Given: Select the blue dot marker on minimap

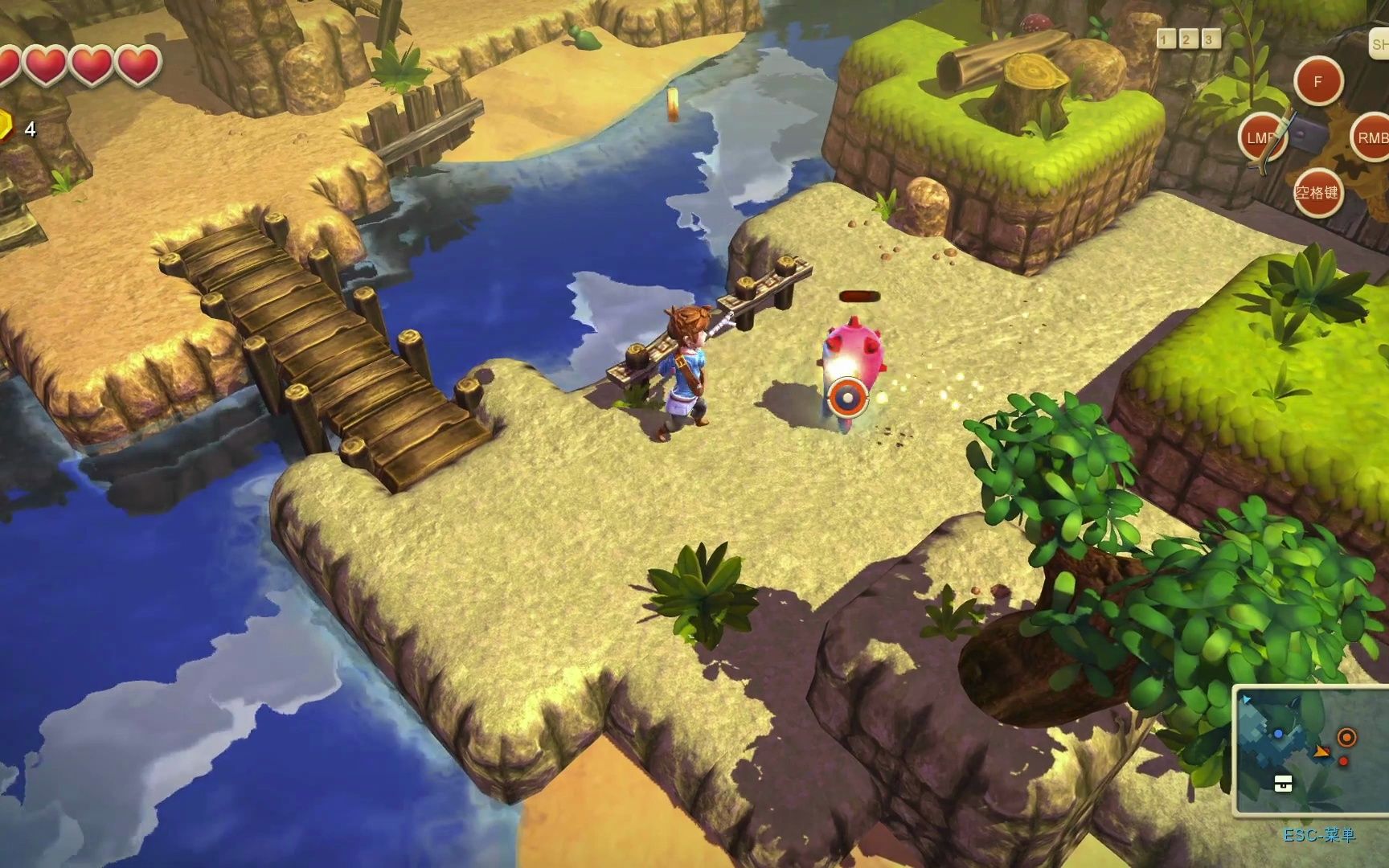Looking at the screenshot, I should click(x=1278, y=734).
